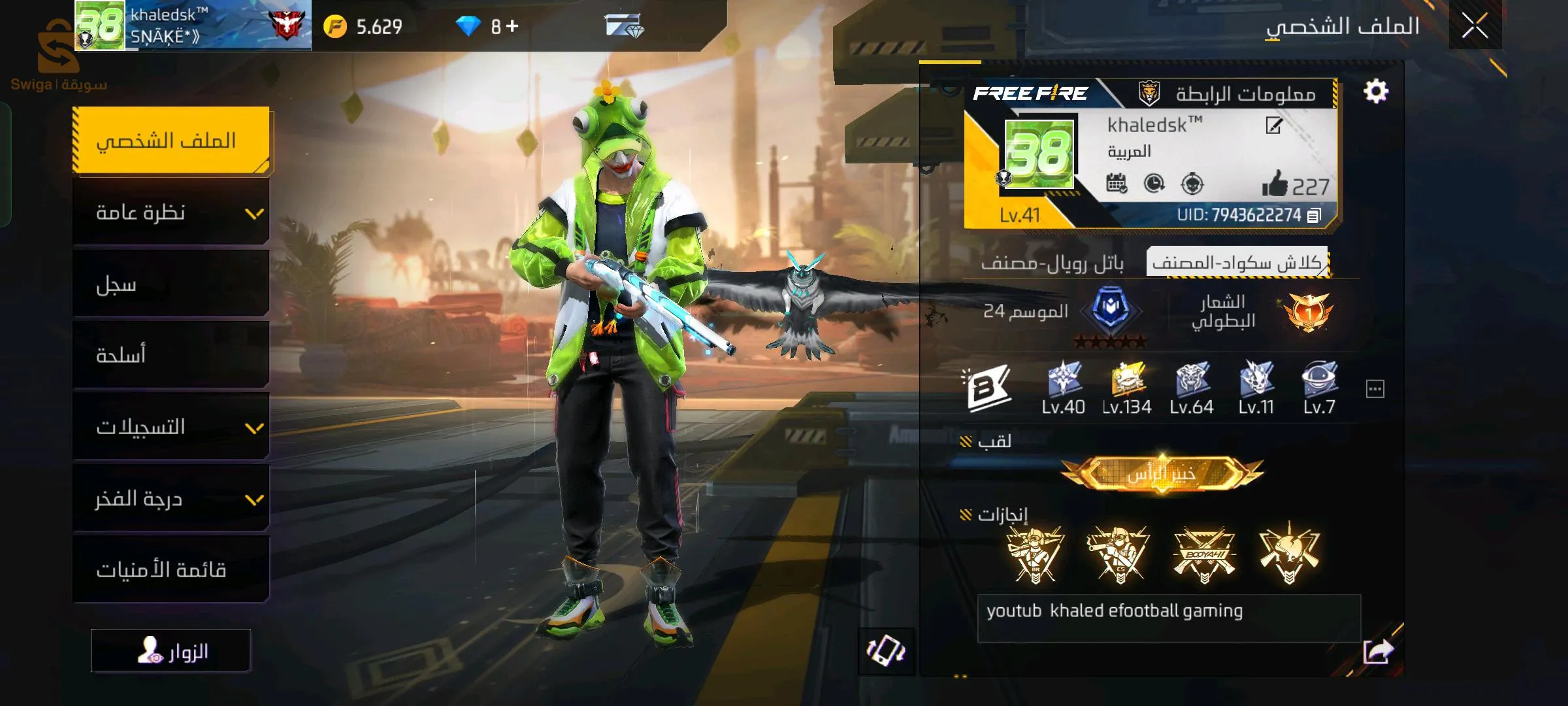The image size is (1568, 706).
Task: Show the الزوار visitors list
Action: pyautogui.click(x=171, y=651)
